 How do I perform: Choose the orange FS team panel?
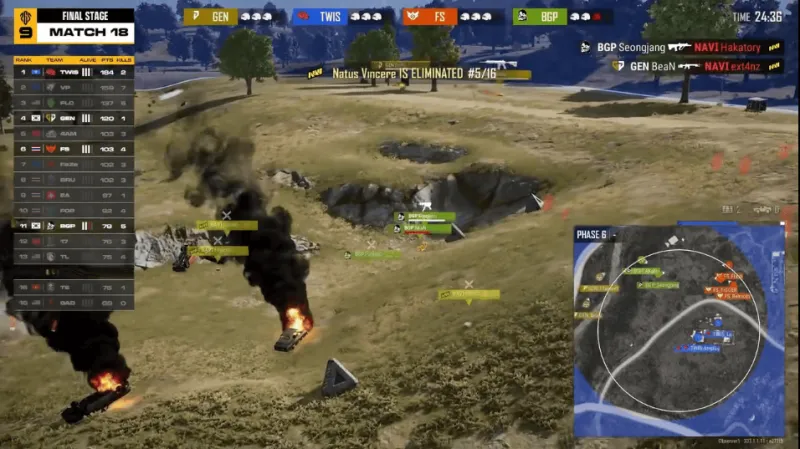[x=453, y=17]
